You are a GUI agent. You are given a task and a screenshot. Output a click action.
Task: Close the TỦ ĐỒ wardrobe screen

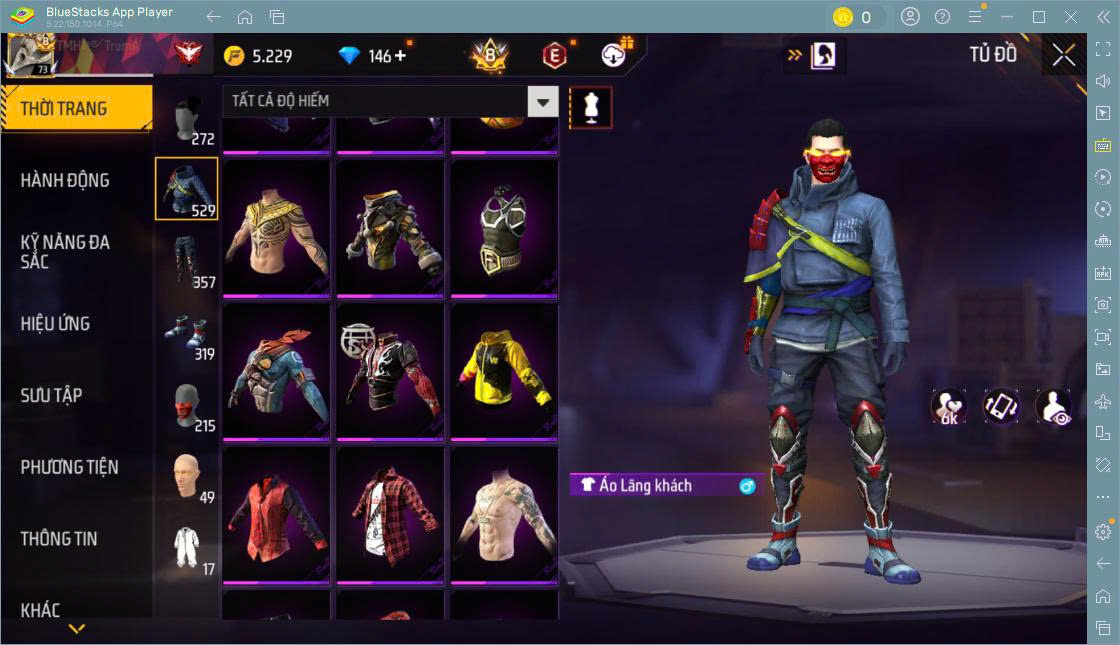1064,55
